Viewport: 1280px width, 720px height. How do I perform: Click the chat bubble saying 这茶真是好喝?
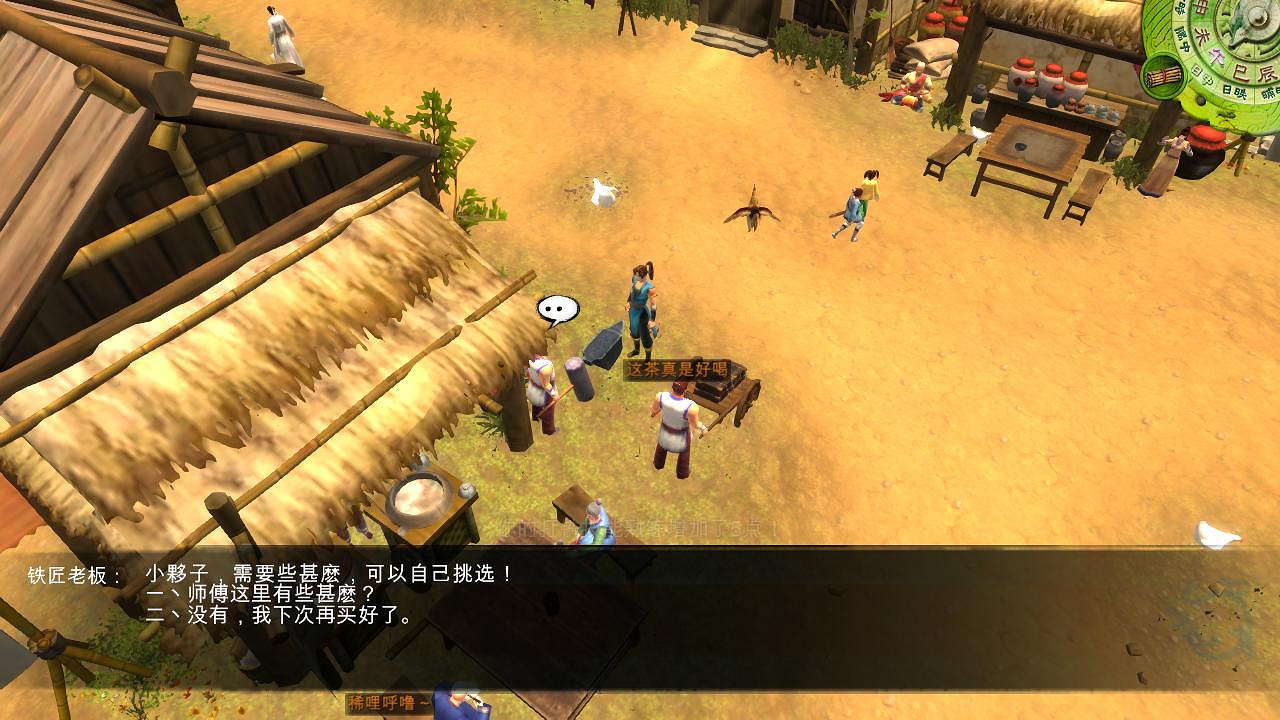tap(678, 368)
